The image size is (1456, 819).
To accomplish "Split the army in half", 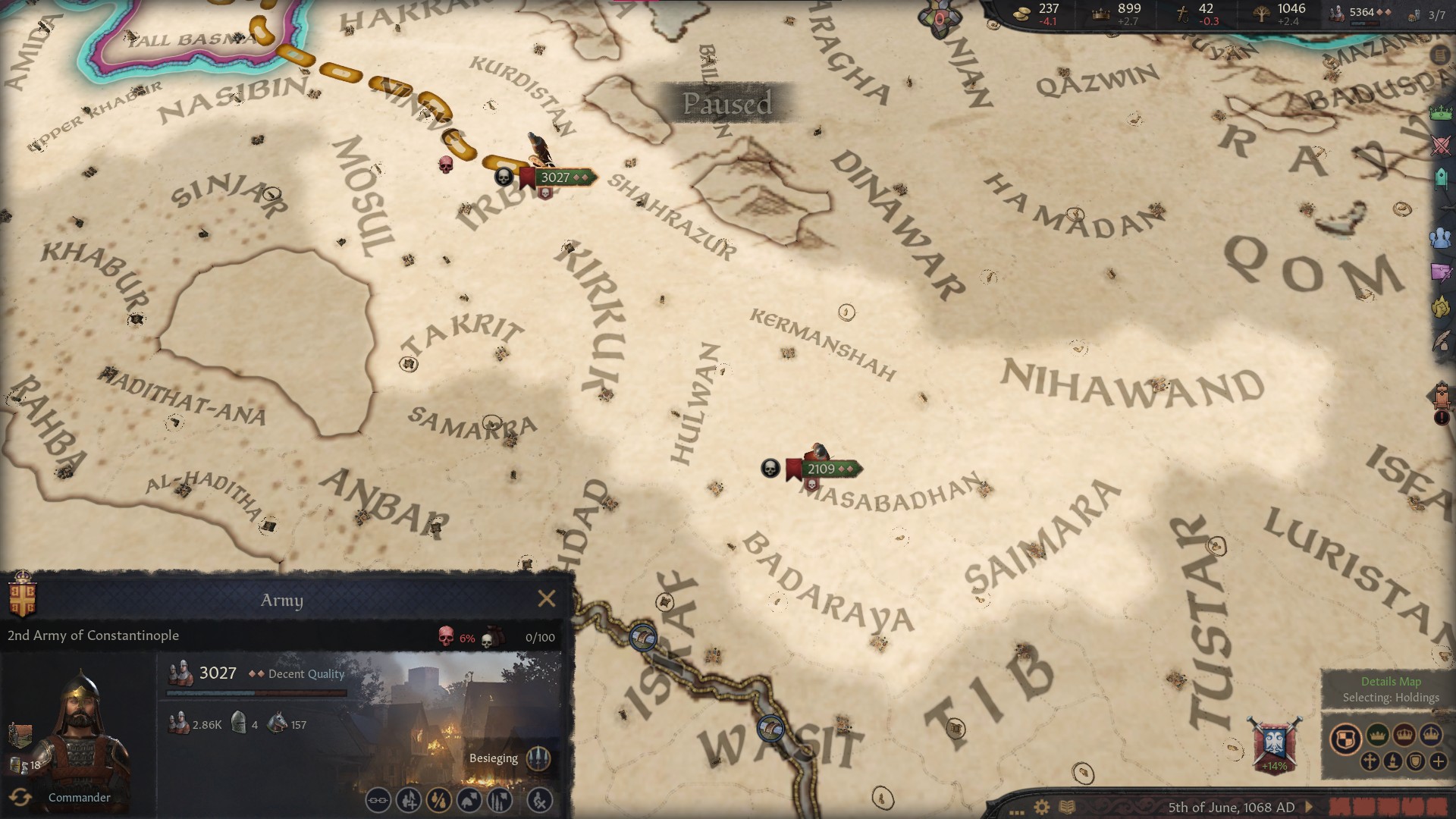I will point(438,800).
